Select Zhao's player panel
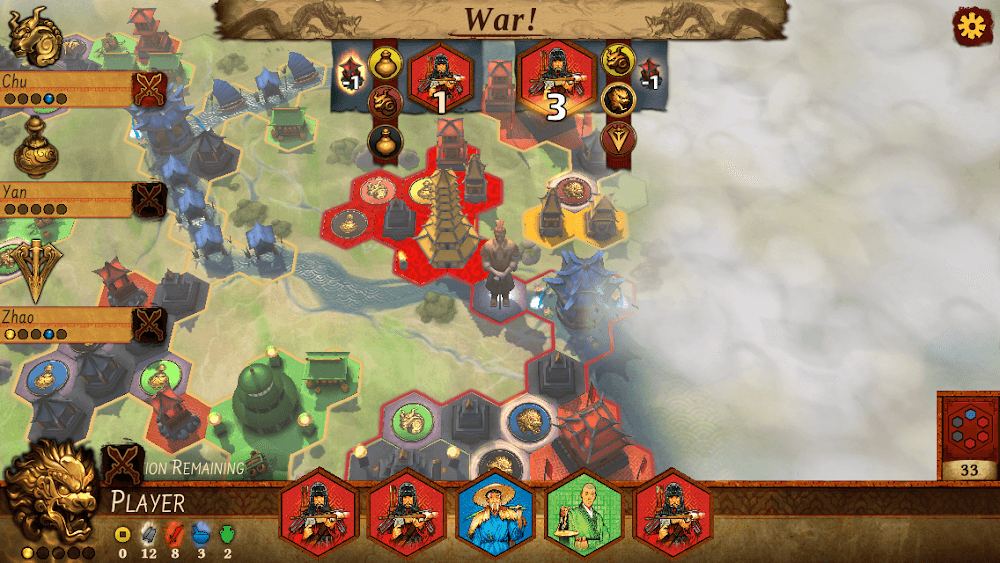This screenshot has width=1000, height=563. (x=66, y=324)
